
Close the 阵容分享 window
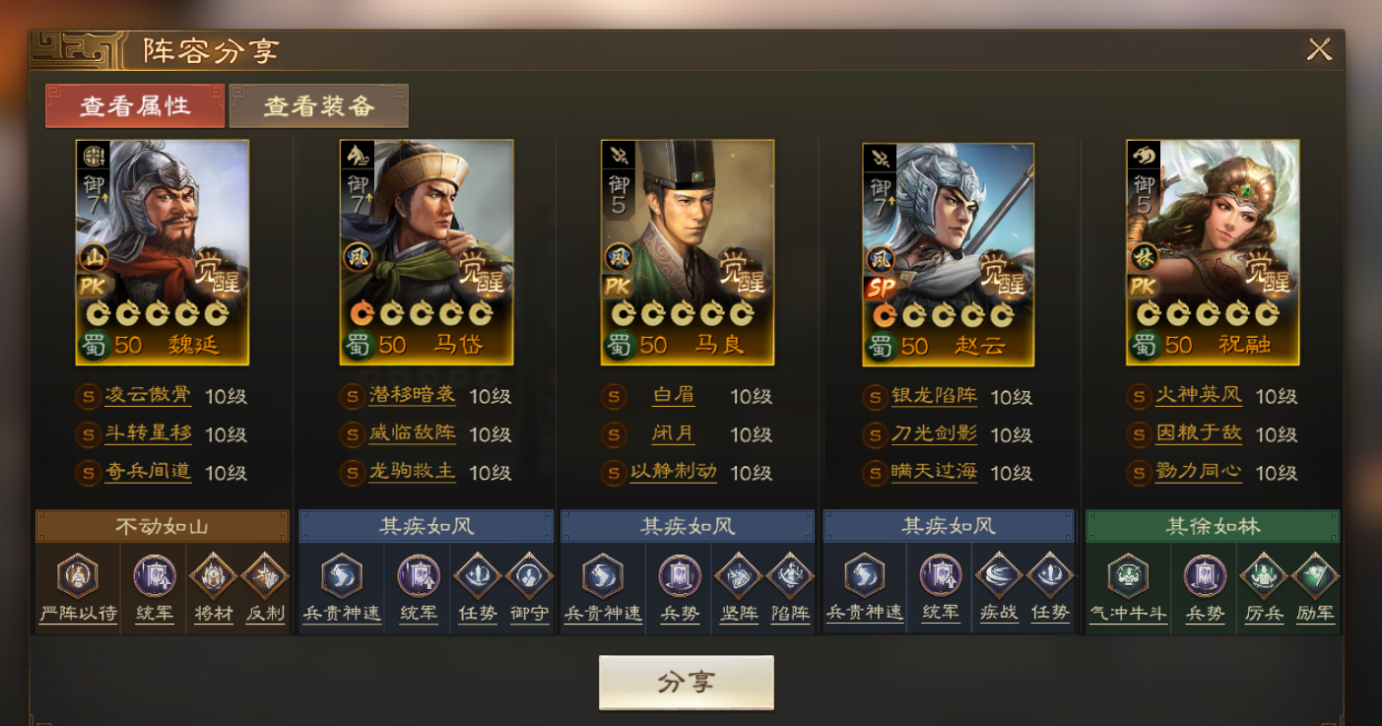(x=1319, y=49)
